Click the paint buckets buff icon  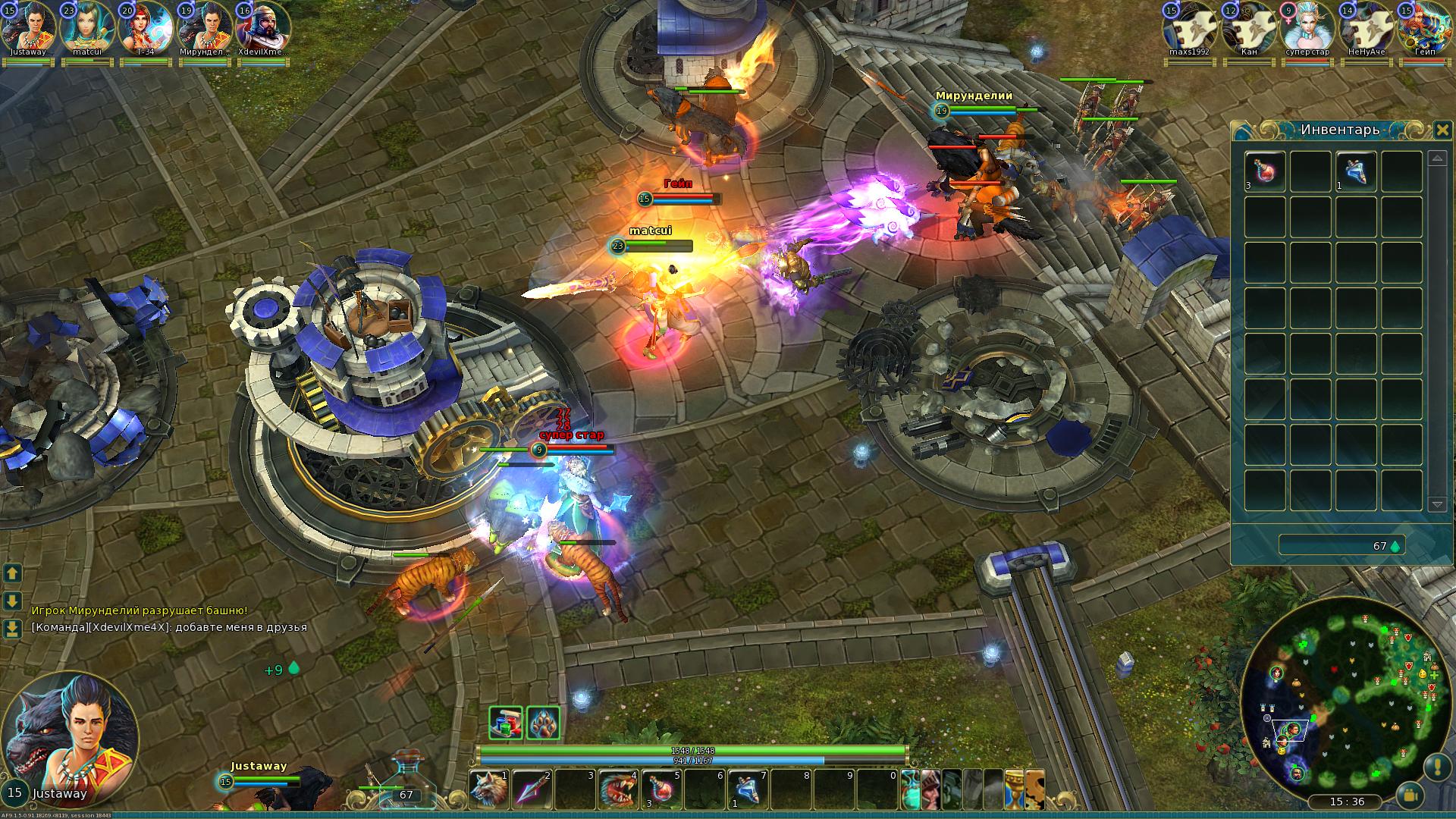coord(506,723)
